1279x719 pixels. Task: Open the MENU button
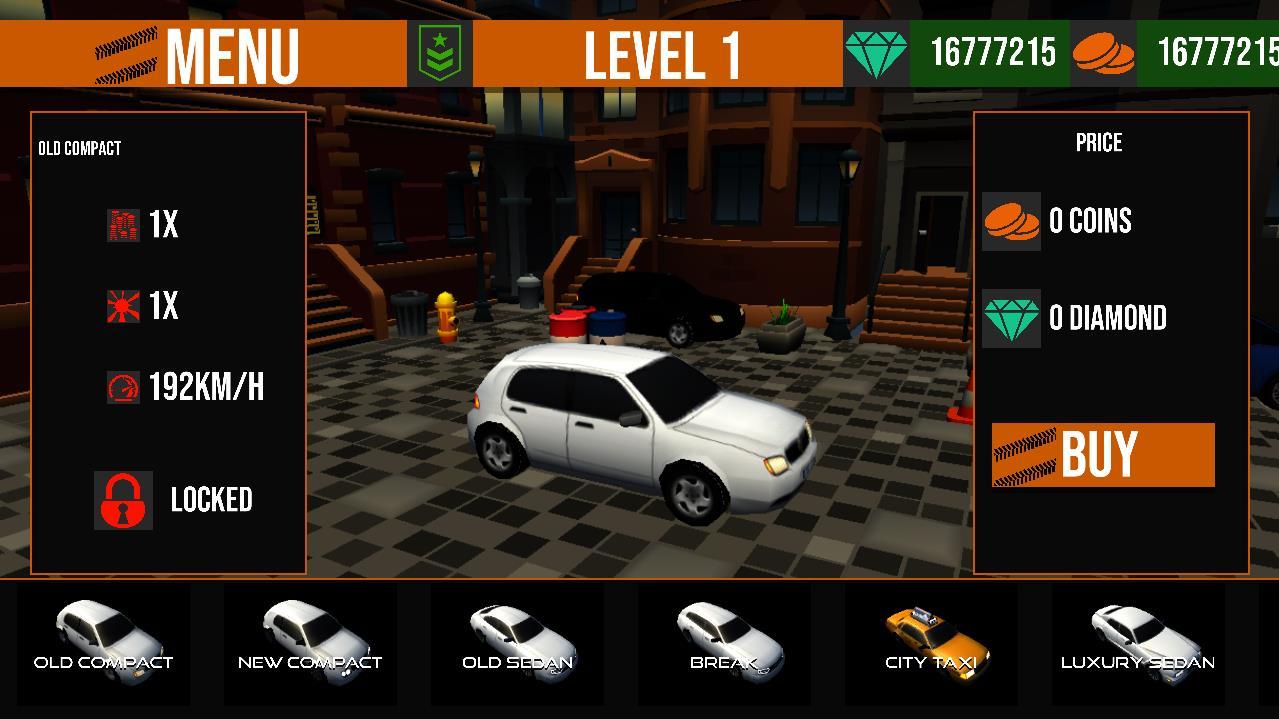tap(200, 55)
